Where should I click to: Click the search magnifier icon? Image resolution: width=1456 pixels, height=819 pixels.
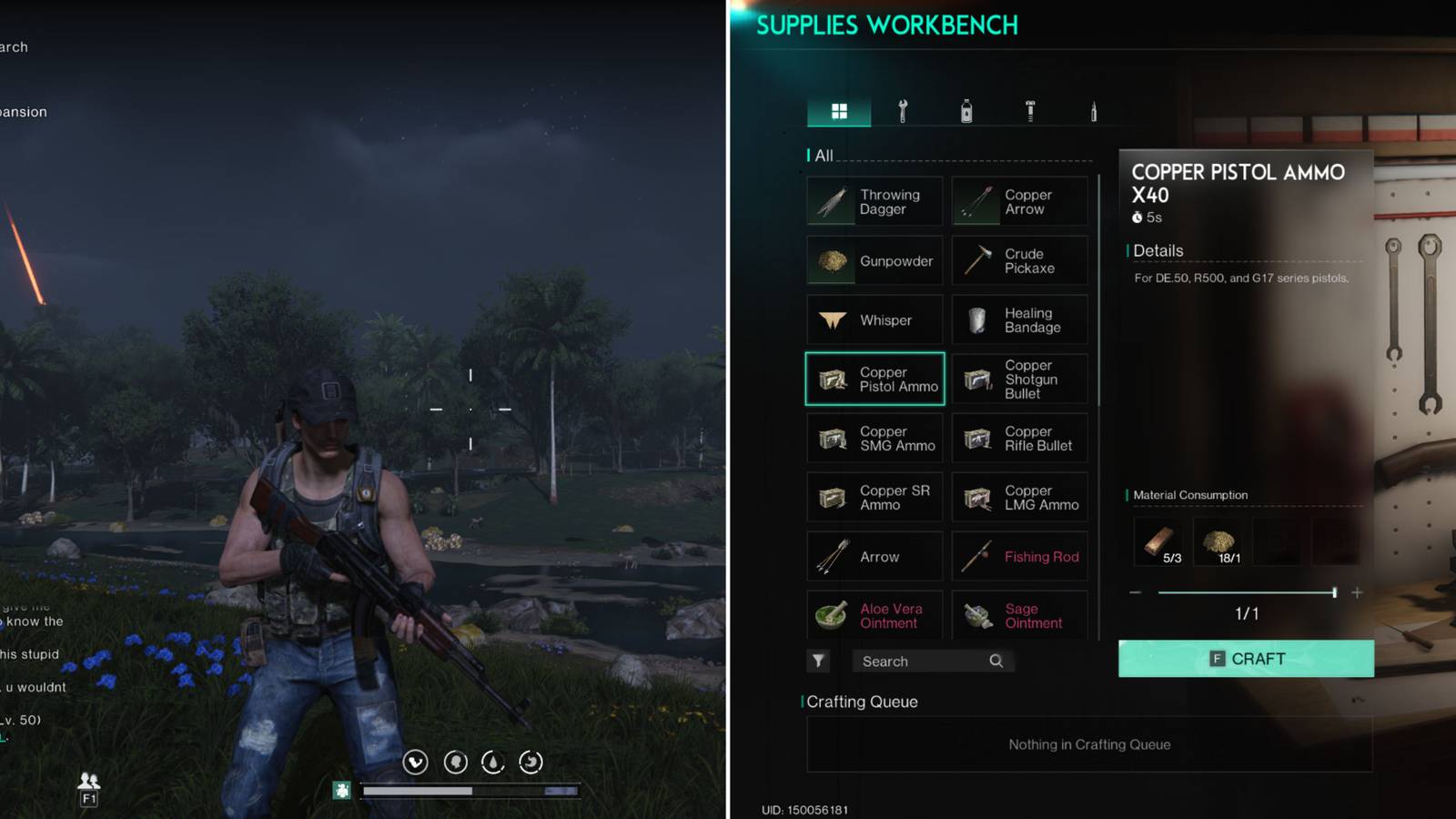click(996, 661)
